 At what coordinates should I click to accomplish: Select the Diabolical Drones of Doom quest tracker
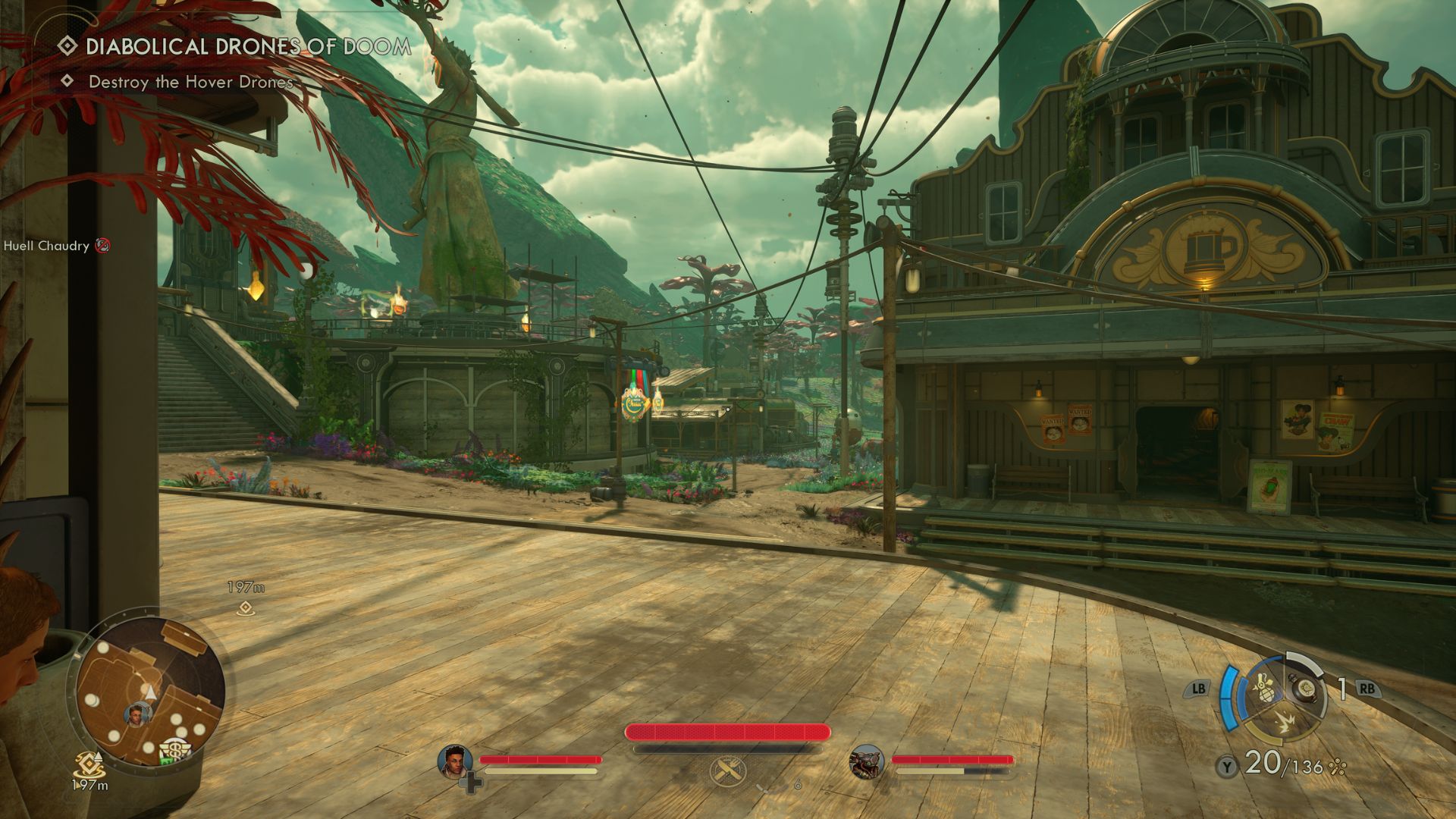247,47
